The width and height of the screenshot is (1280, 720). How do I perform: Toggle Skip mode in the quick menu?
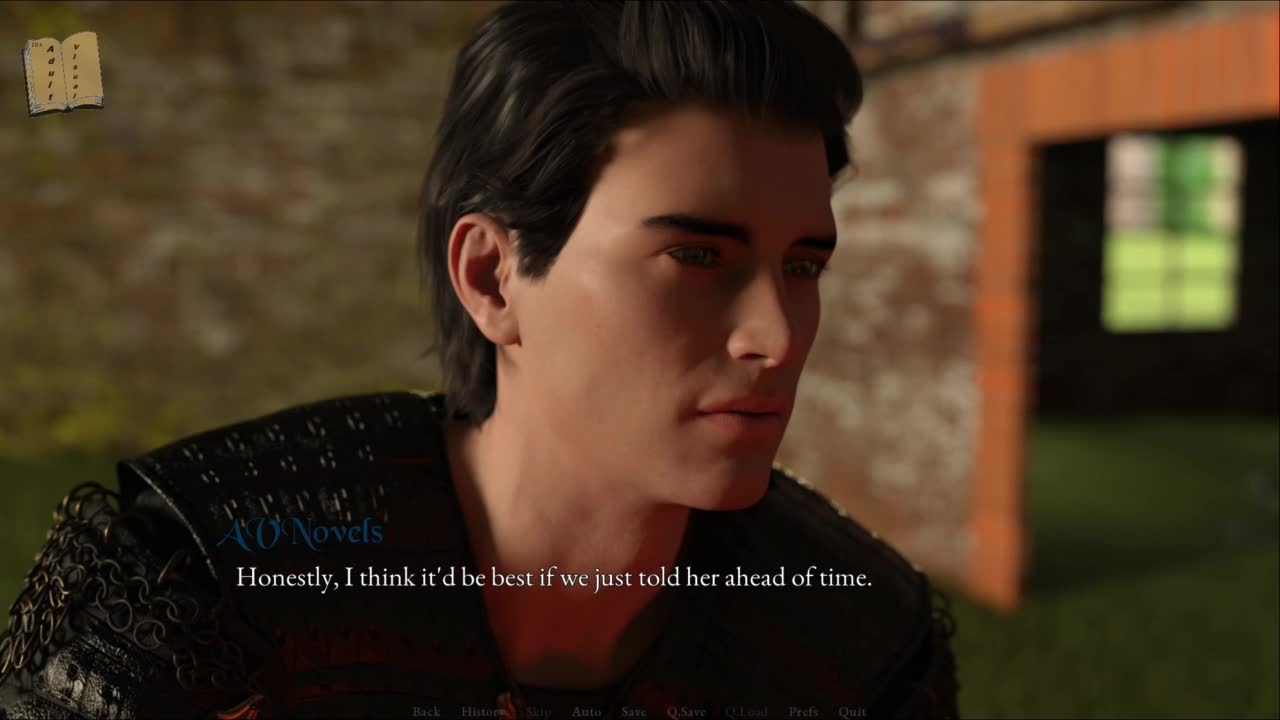[x=538, y=712]
